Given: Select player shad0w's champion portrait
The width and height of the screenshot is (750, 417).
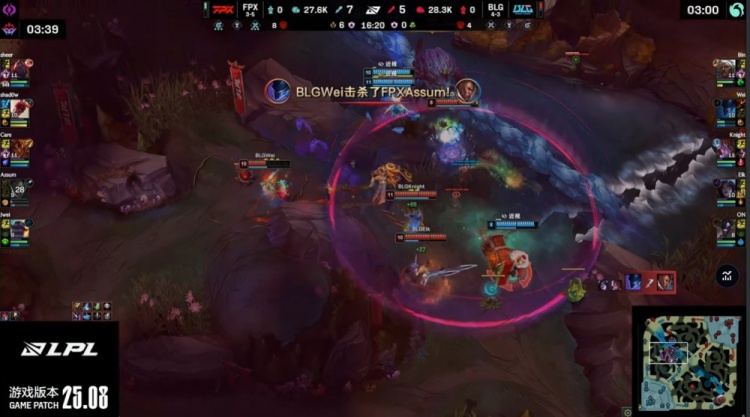Looking at the screenshot, I should [x=21, y=109].
